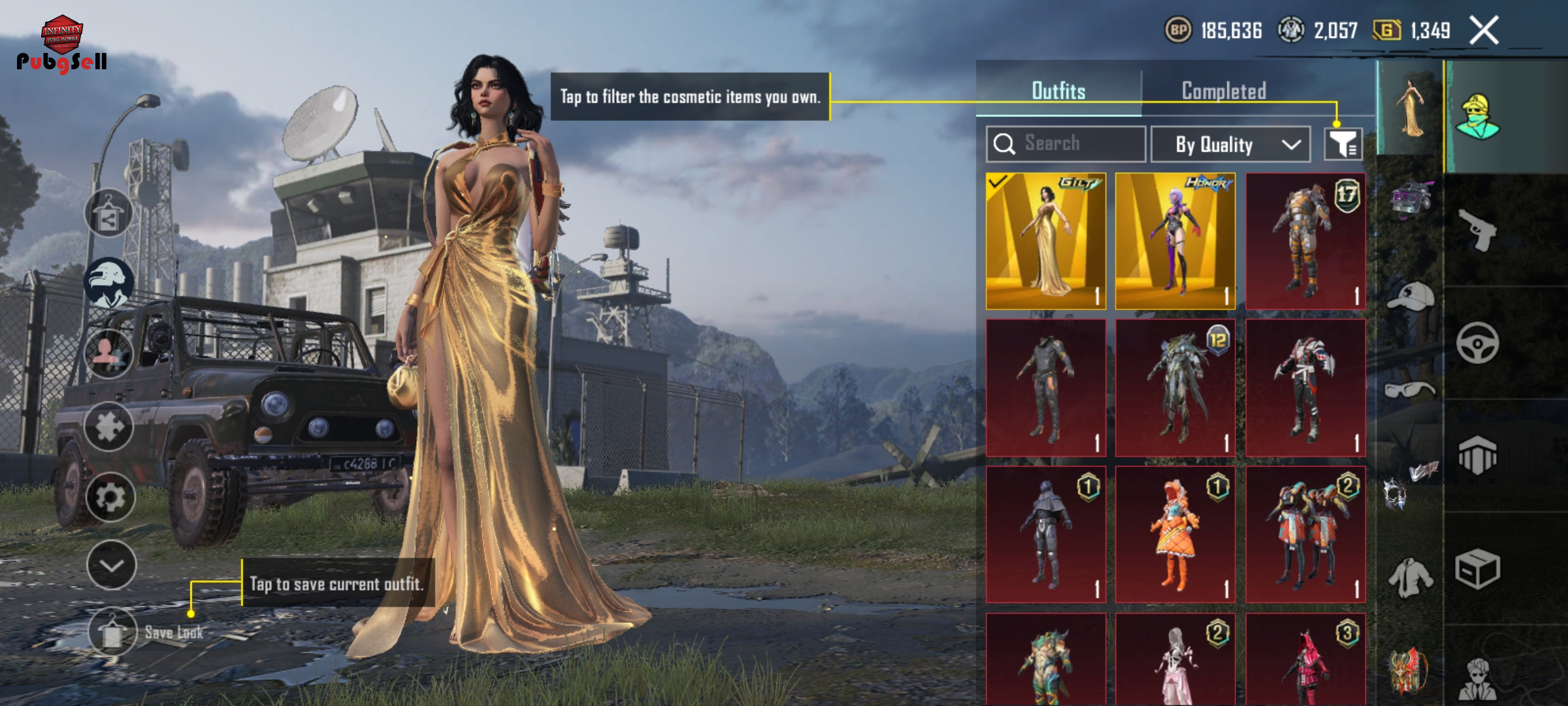Select the orange armored suit numbered 17

click(x=1305, y=241)
